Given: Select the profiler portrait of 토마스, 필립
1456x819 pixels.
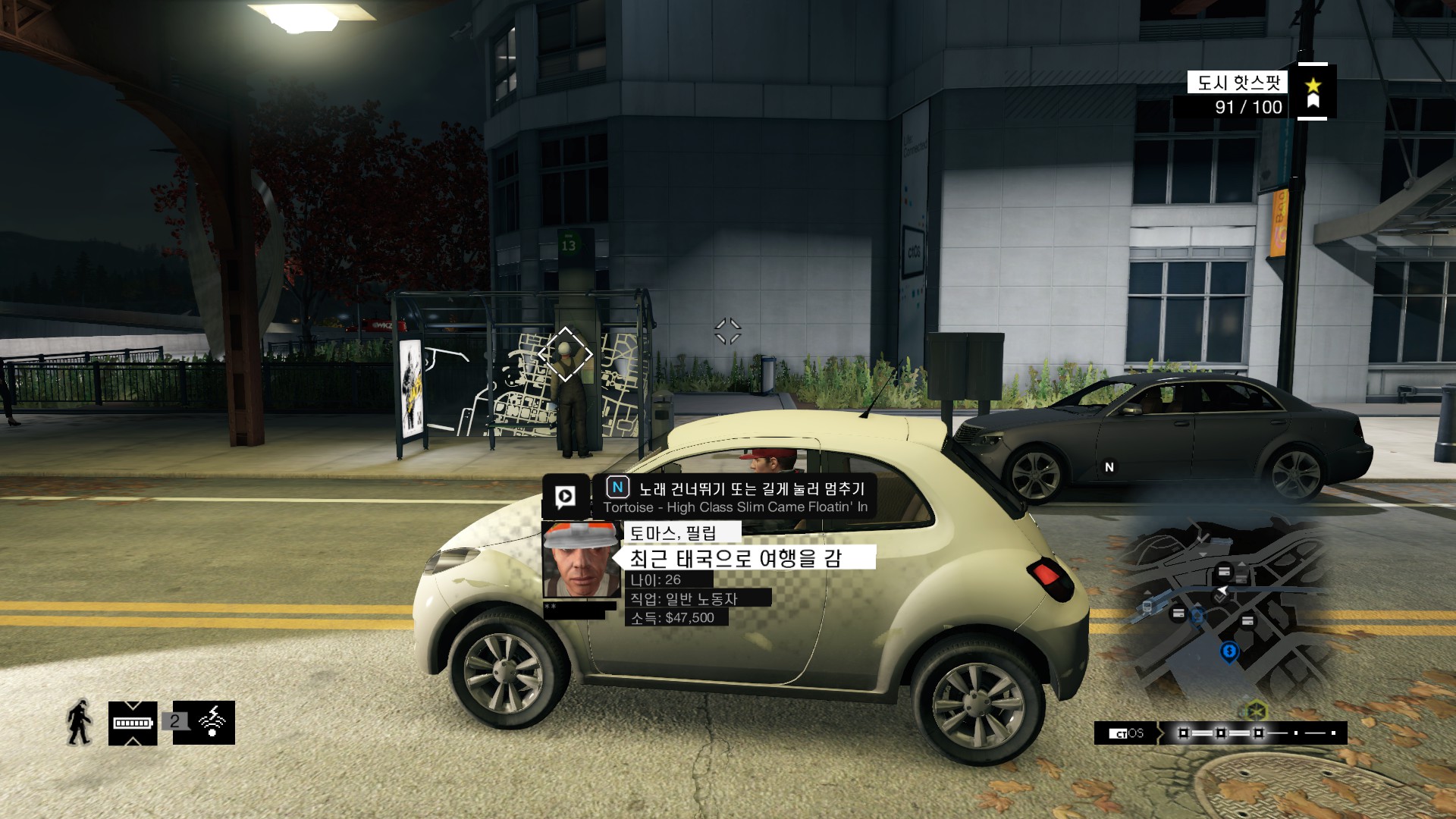Looking at the screenshot, I should (x=581, y=560).
